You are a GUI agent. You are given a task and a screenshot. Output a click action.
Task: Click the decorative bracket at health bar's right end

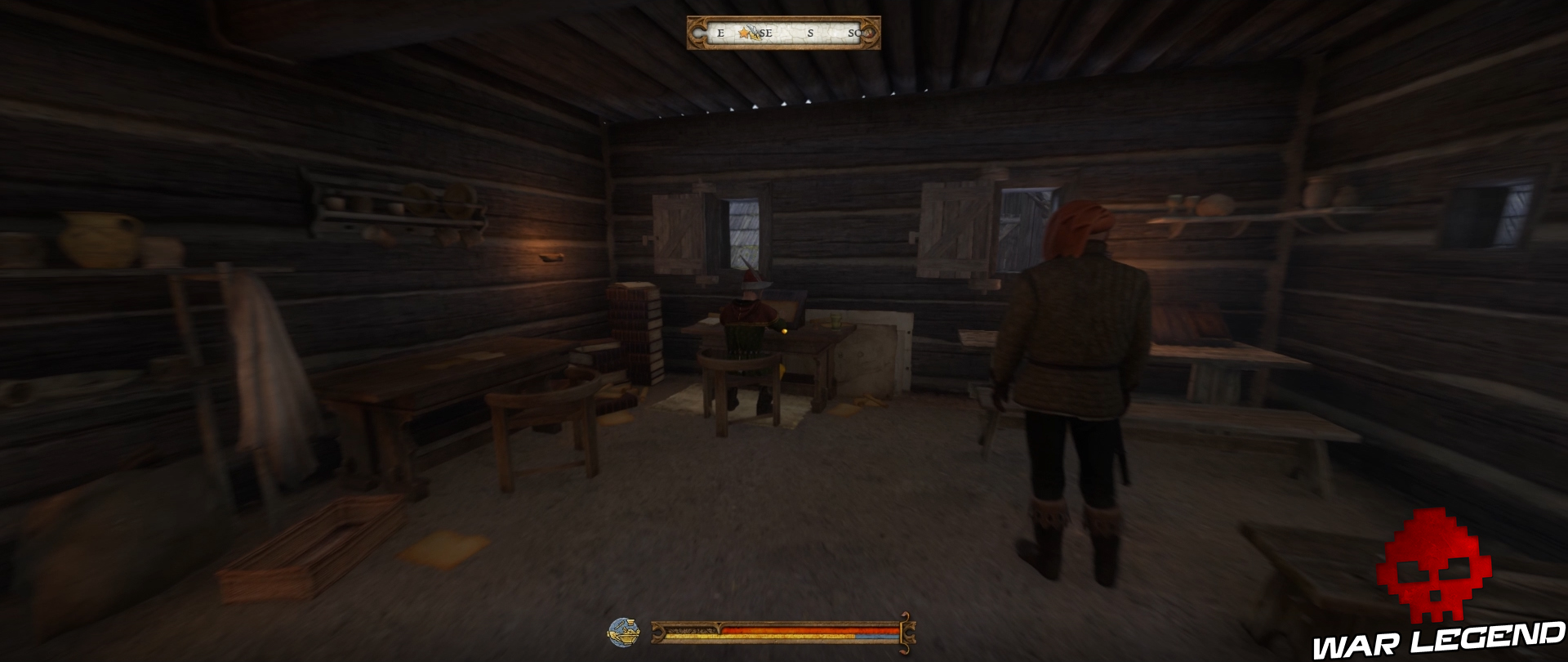coord(908,634)
